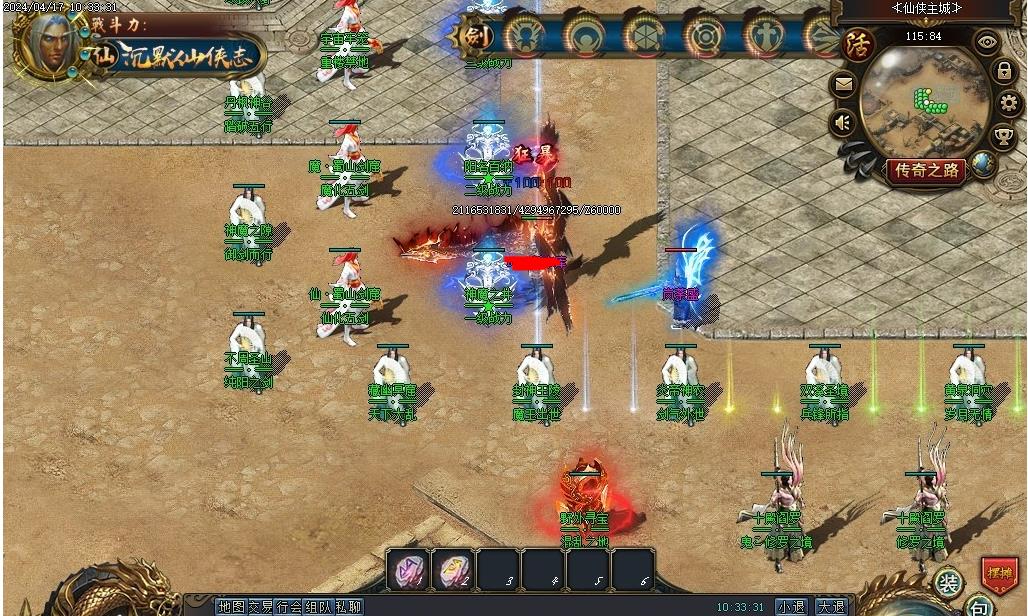
Task: Toggle the eye visibility icon
Action: (x=987, y=43)
